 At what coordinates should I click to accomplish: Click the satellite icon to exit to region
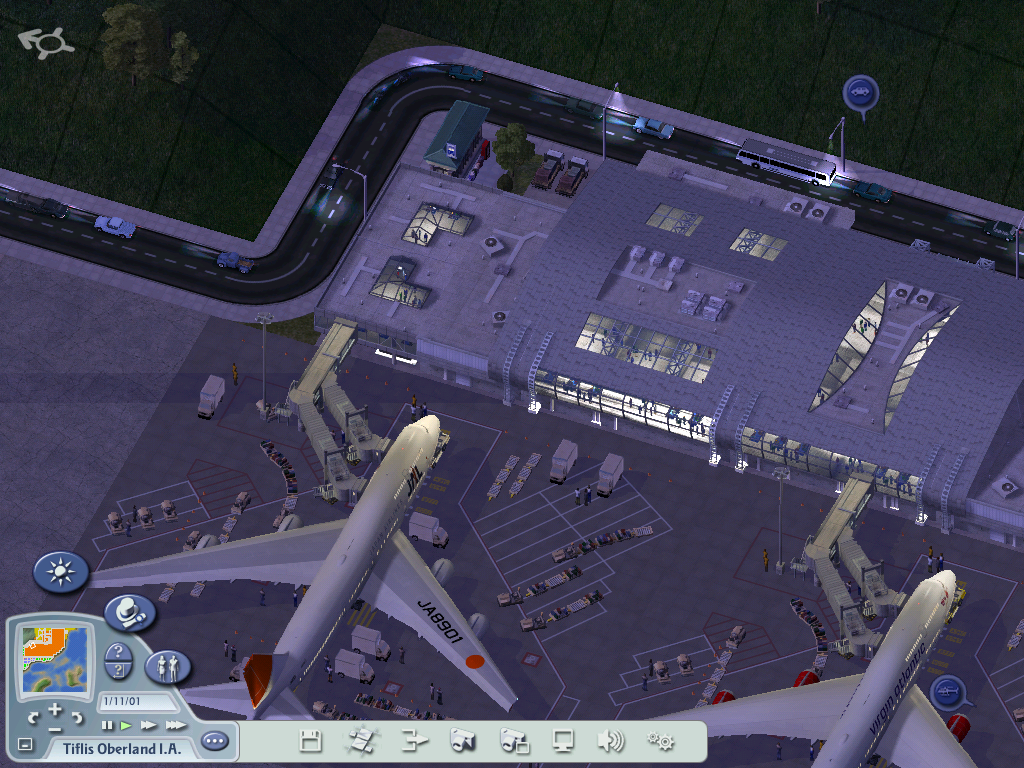click(360, 741)
